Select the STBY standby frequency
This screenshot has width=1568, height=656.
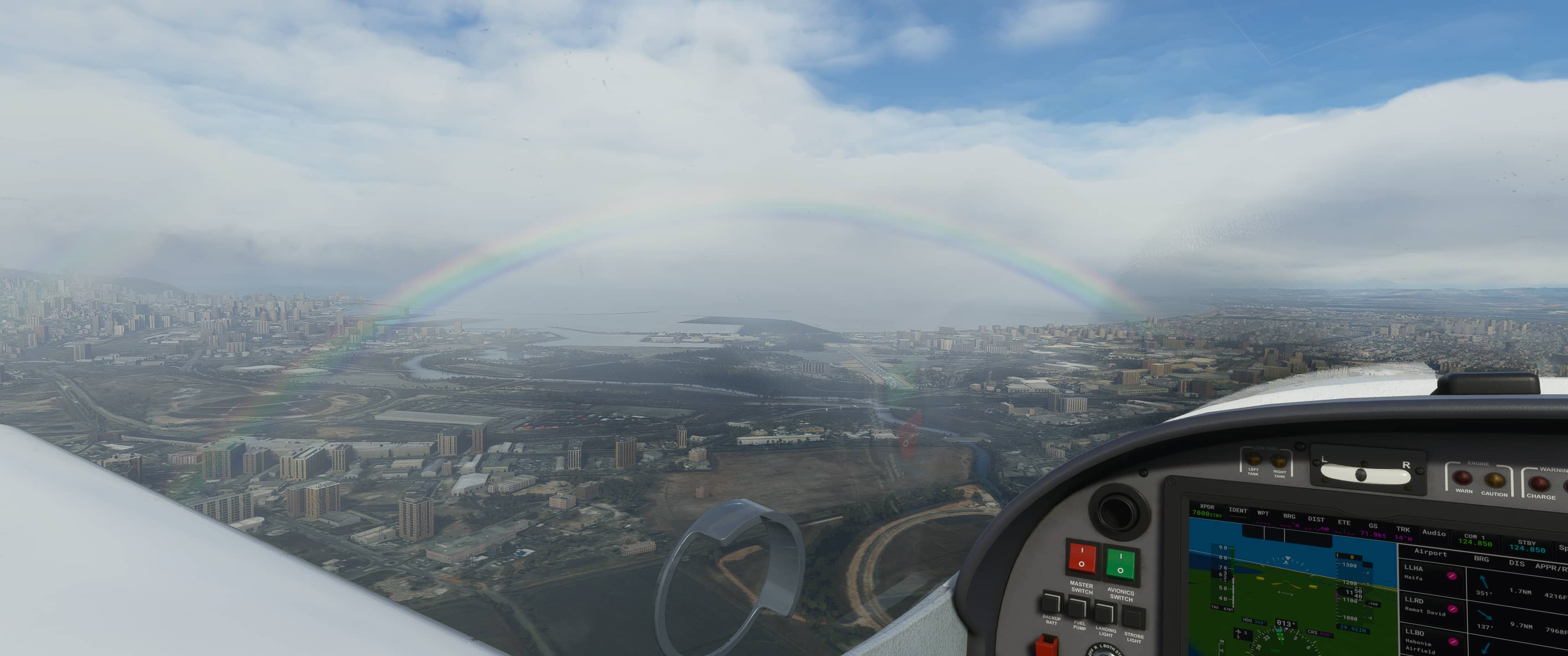pyautogui.click(x=1527, y=547)
